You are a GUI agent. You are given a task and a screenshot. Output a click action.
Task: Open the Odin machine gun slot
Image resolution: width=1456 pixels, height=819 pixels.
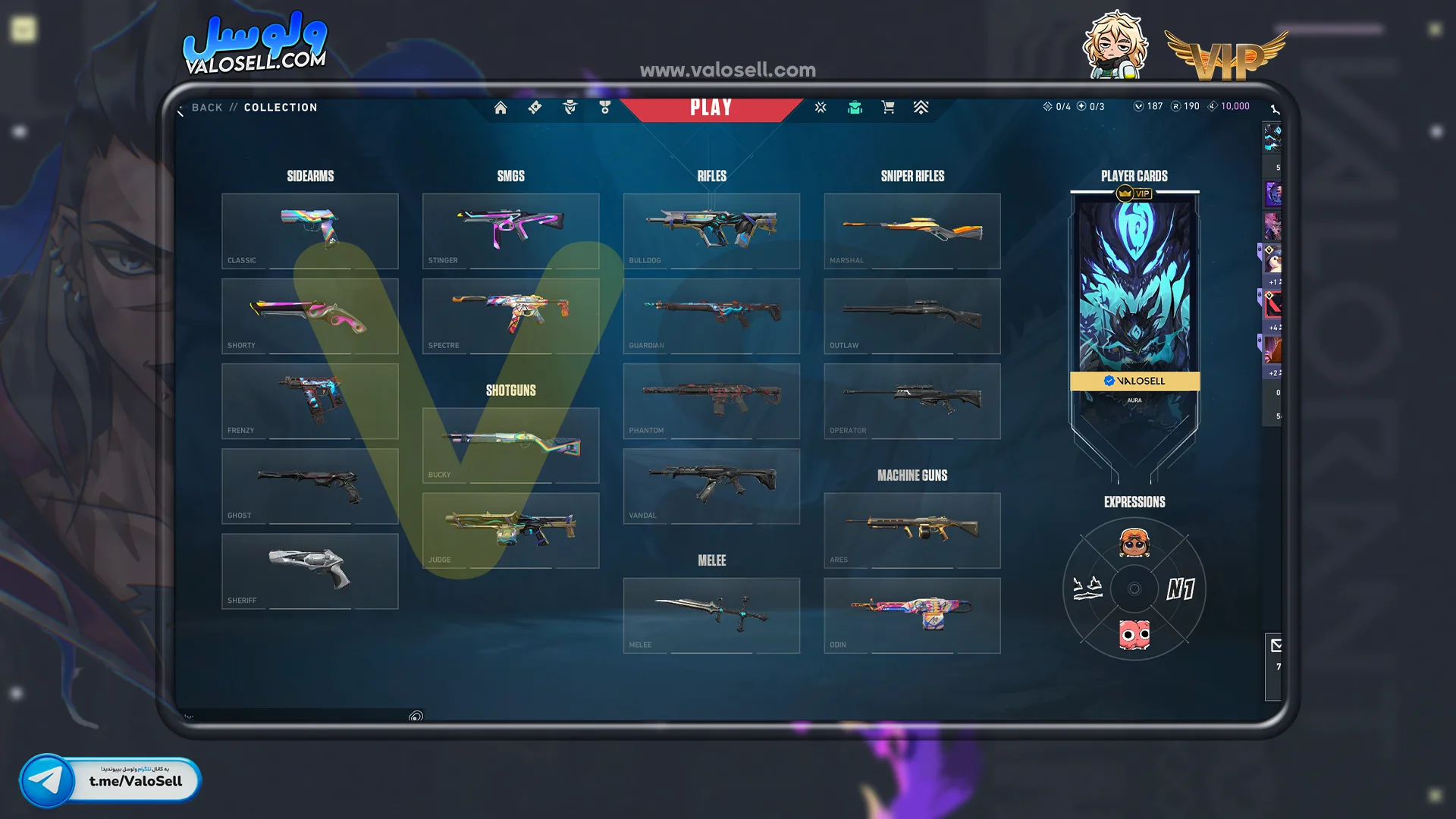912,615
